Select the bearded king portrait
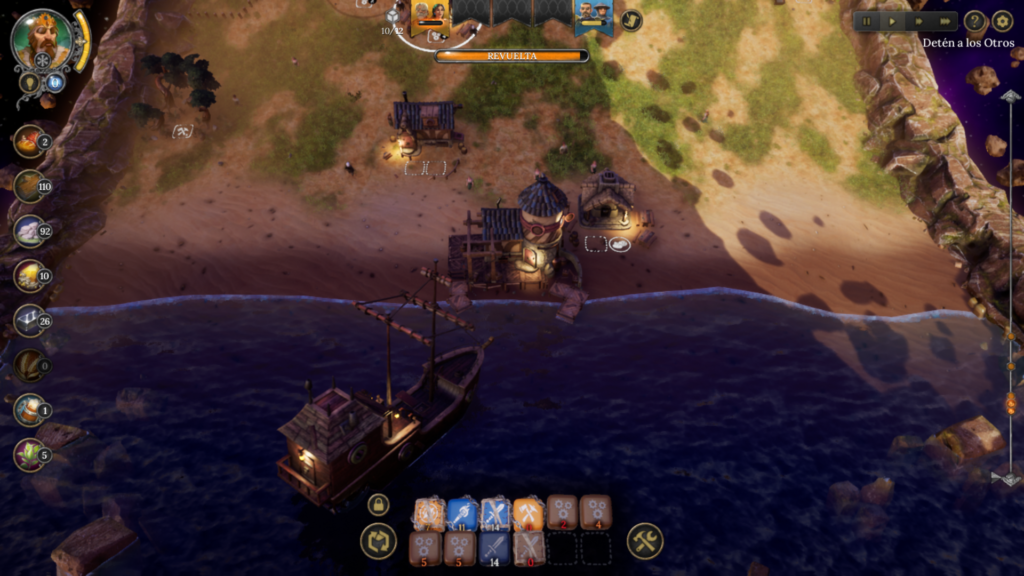Viewport: 1024px width, 576px height. coord(42,40)
